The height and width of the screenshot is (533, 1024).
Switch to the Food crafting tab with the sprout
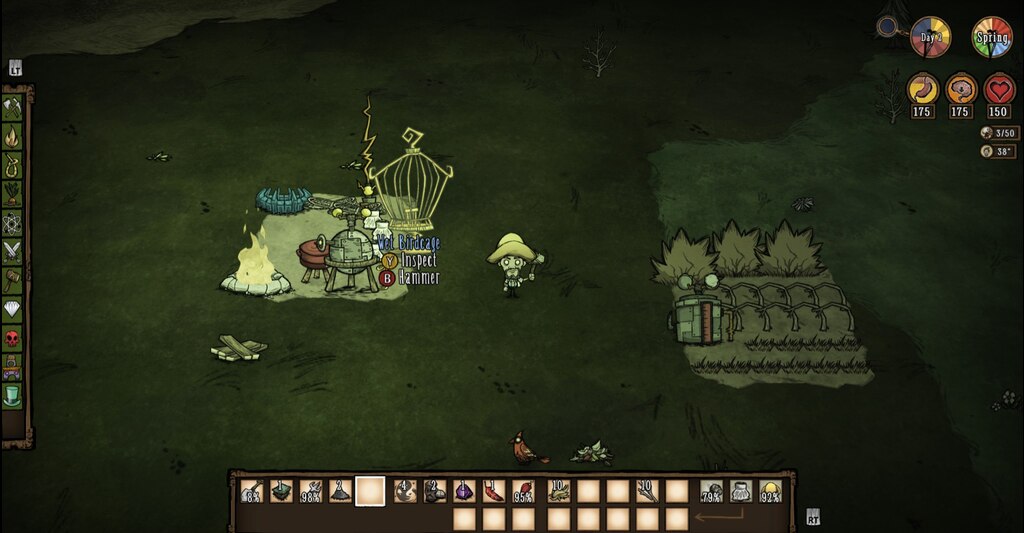(14, 192)
